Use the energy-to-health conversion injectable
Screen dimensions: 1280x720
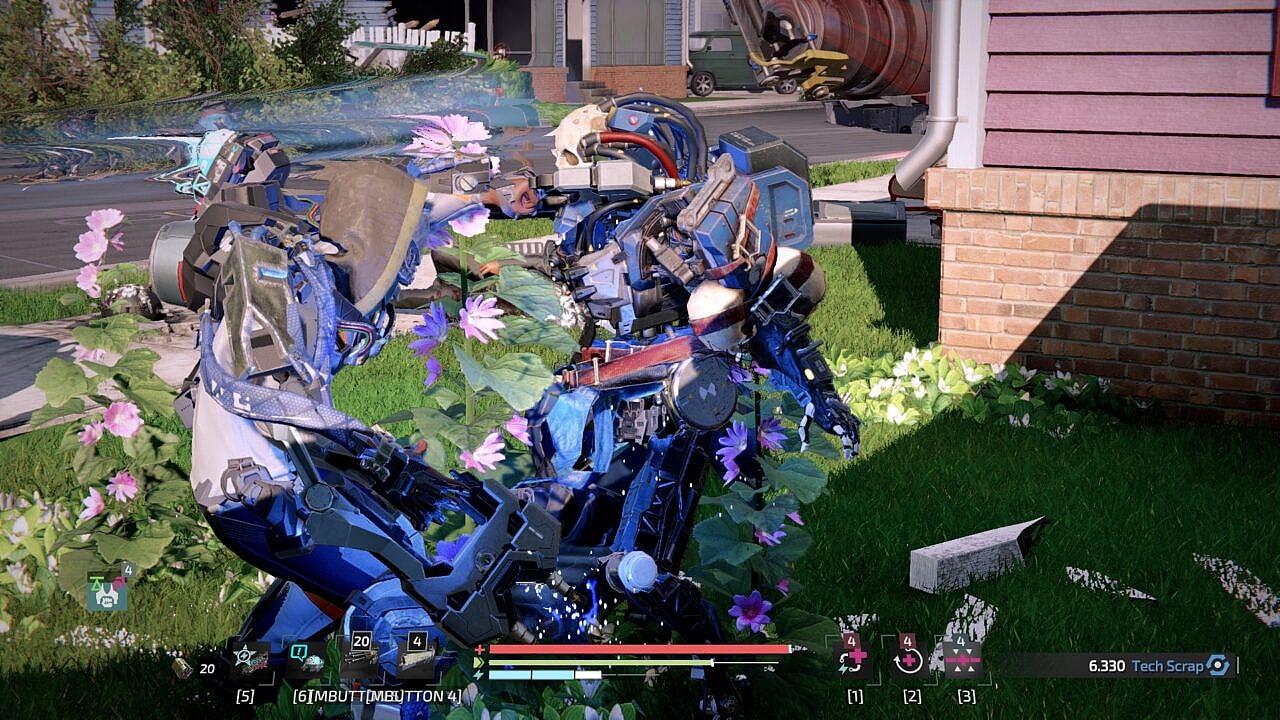click(x=853, y=660)
